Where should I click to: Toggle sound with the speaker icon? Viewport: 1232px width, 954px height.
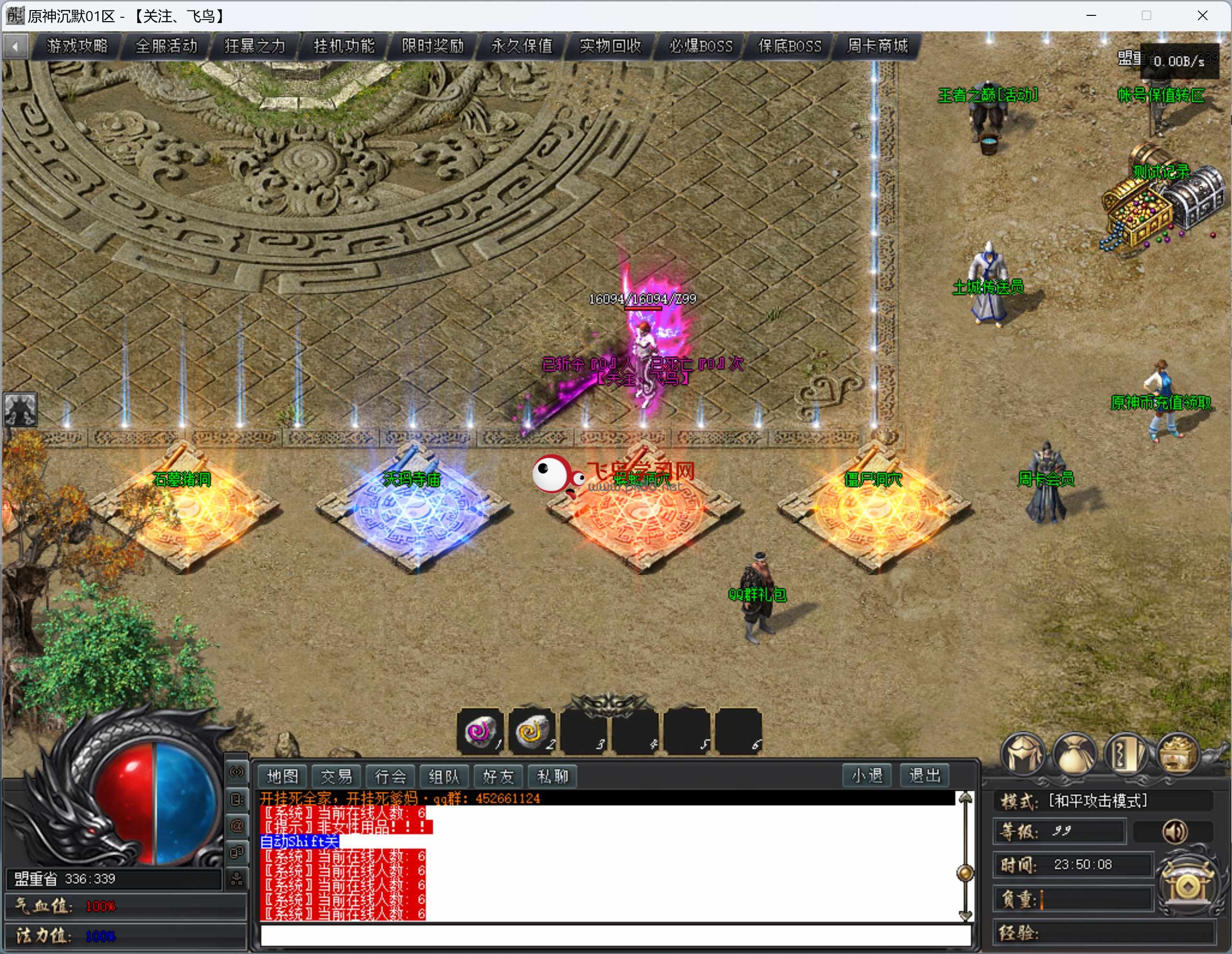click(1175, 831)
